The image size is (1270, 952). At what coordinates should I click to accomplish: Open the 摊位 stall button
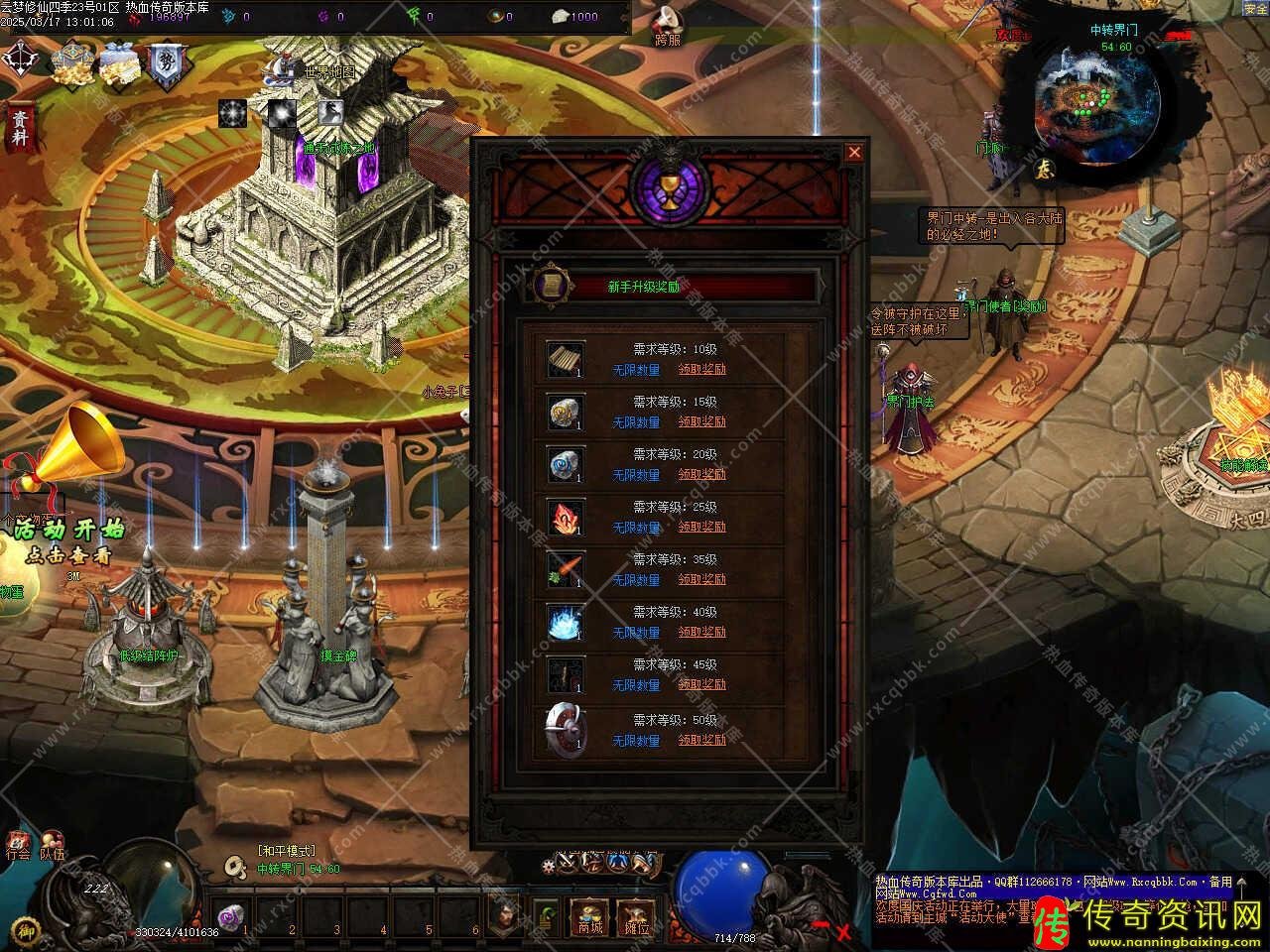tap(636, 916)
